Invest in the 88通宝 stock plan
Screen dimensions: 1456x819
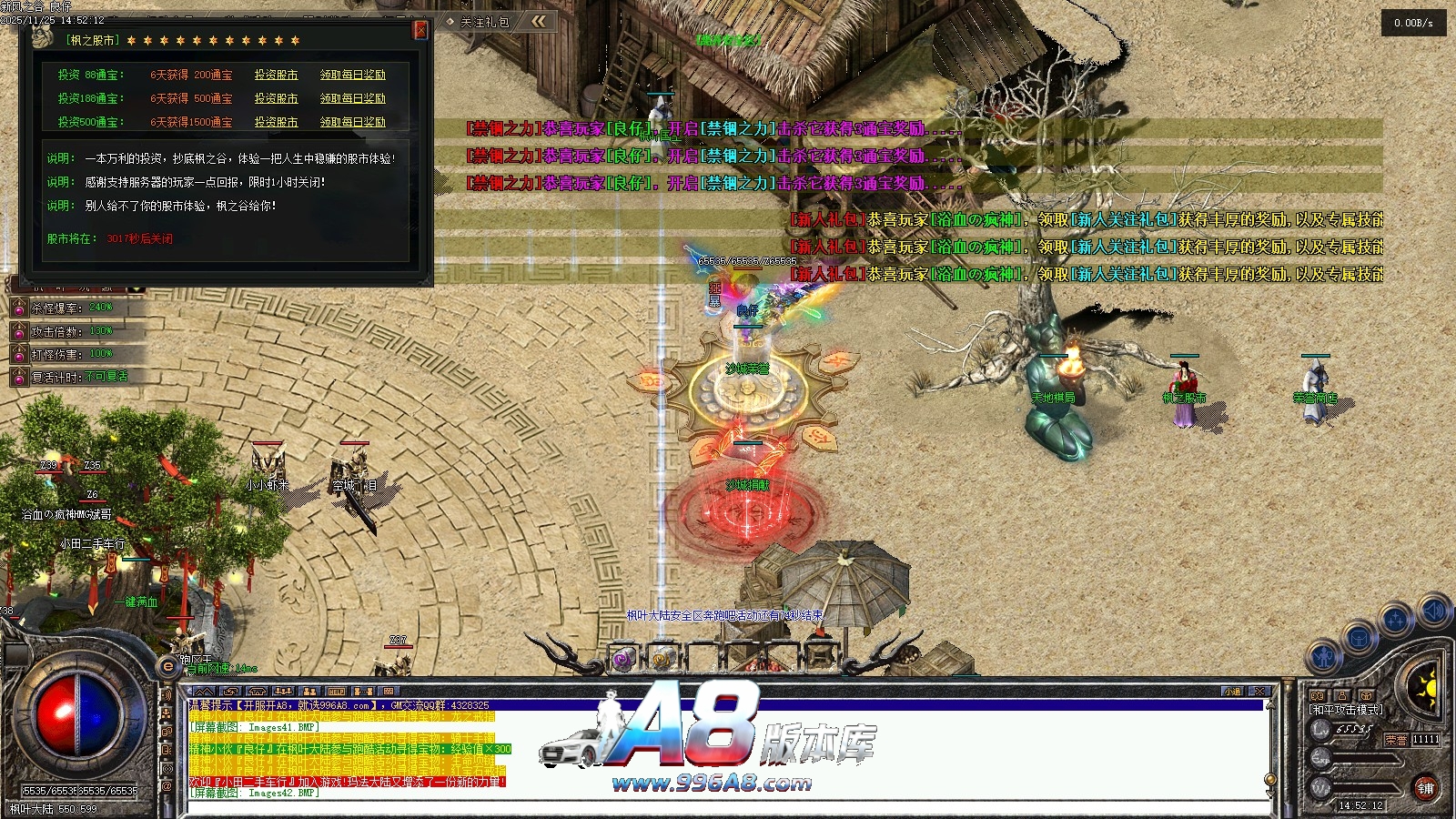(276, 75)
